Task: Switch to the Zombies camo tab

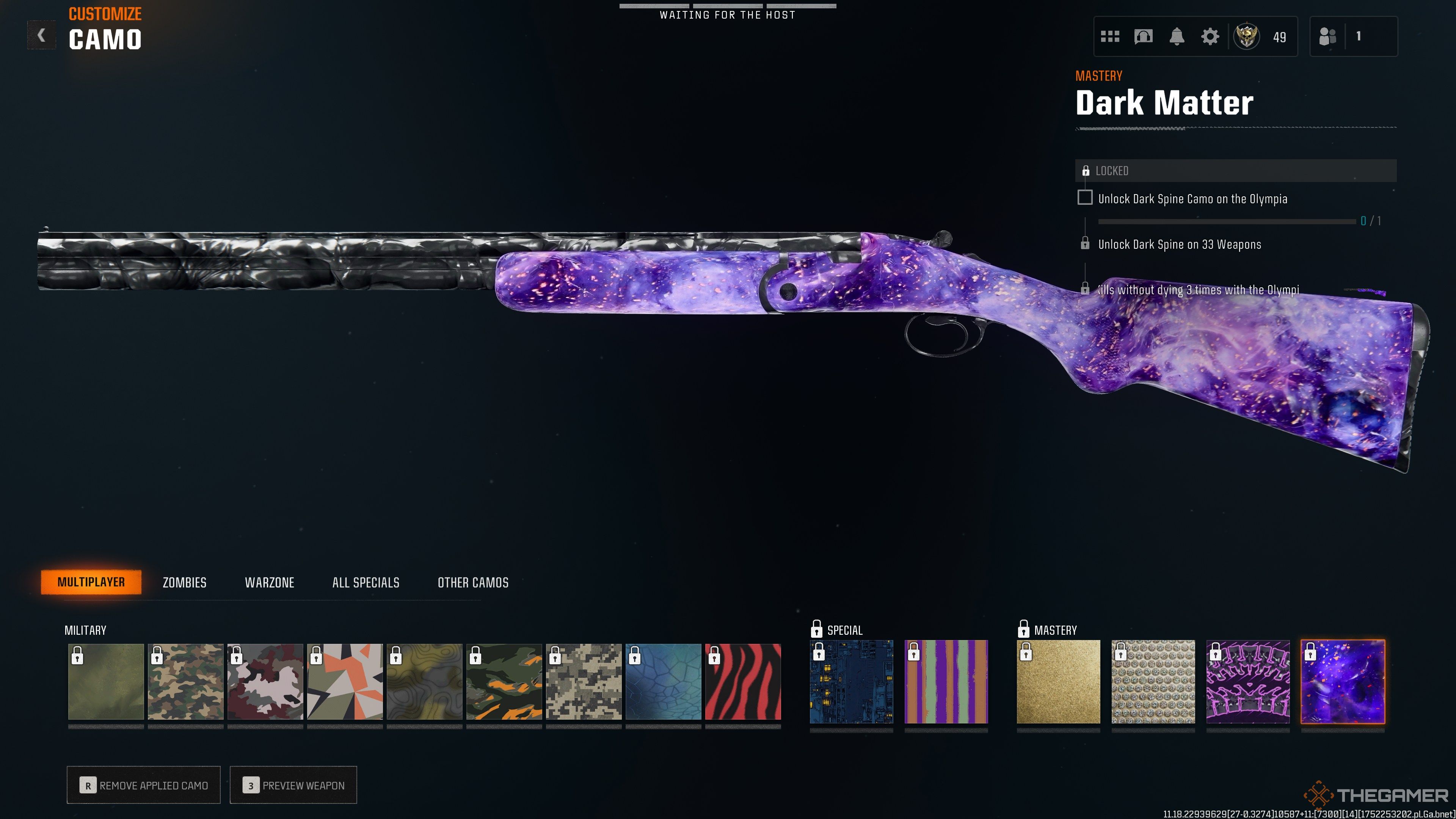Action: [x=184, y=582]
